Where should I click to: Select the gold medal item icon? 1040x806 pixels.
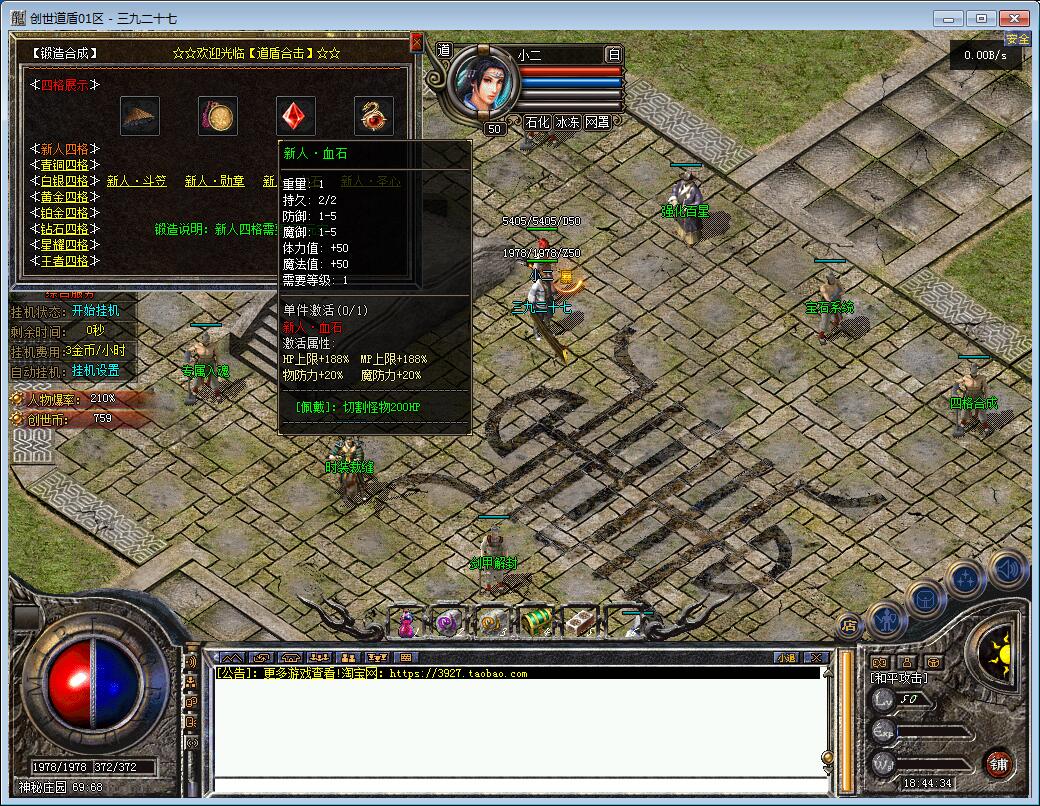(x=218, y=116)
